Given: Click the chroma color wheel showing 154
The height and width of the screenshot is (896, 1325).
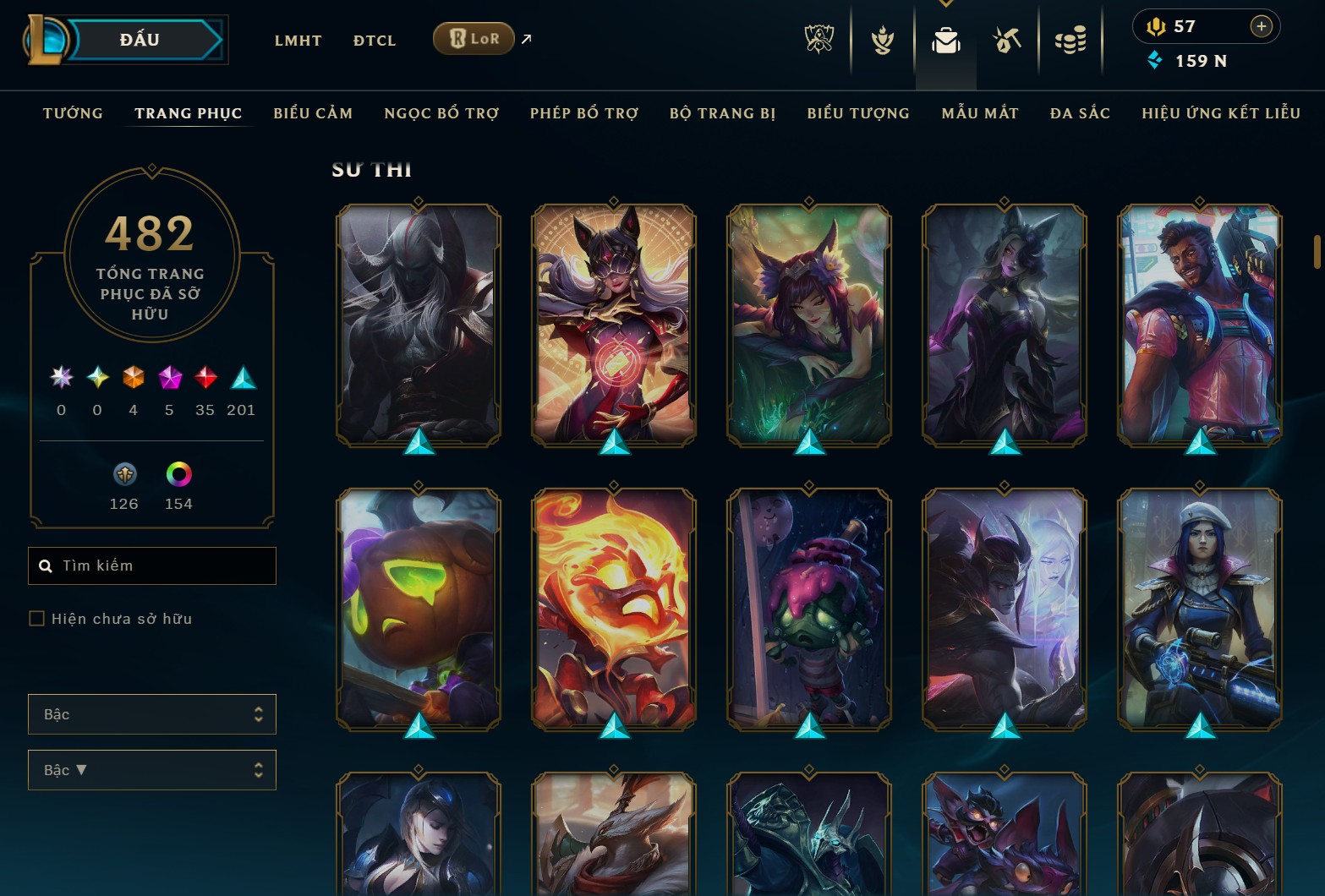Looking at the screenshot, I should [x=178, y=476].
